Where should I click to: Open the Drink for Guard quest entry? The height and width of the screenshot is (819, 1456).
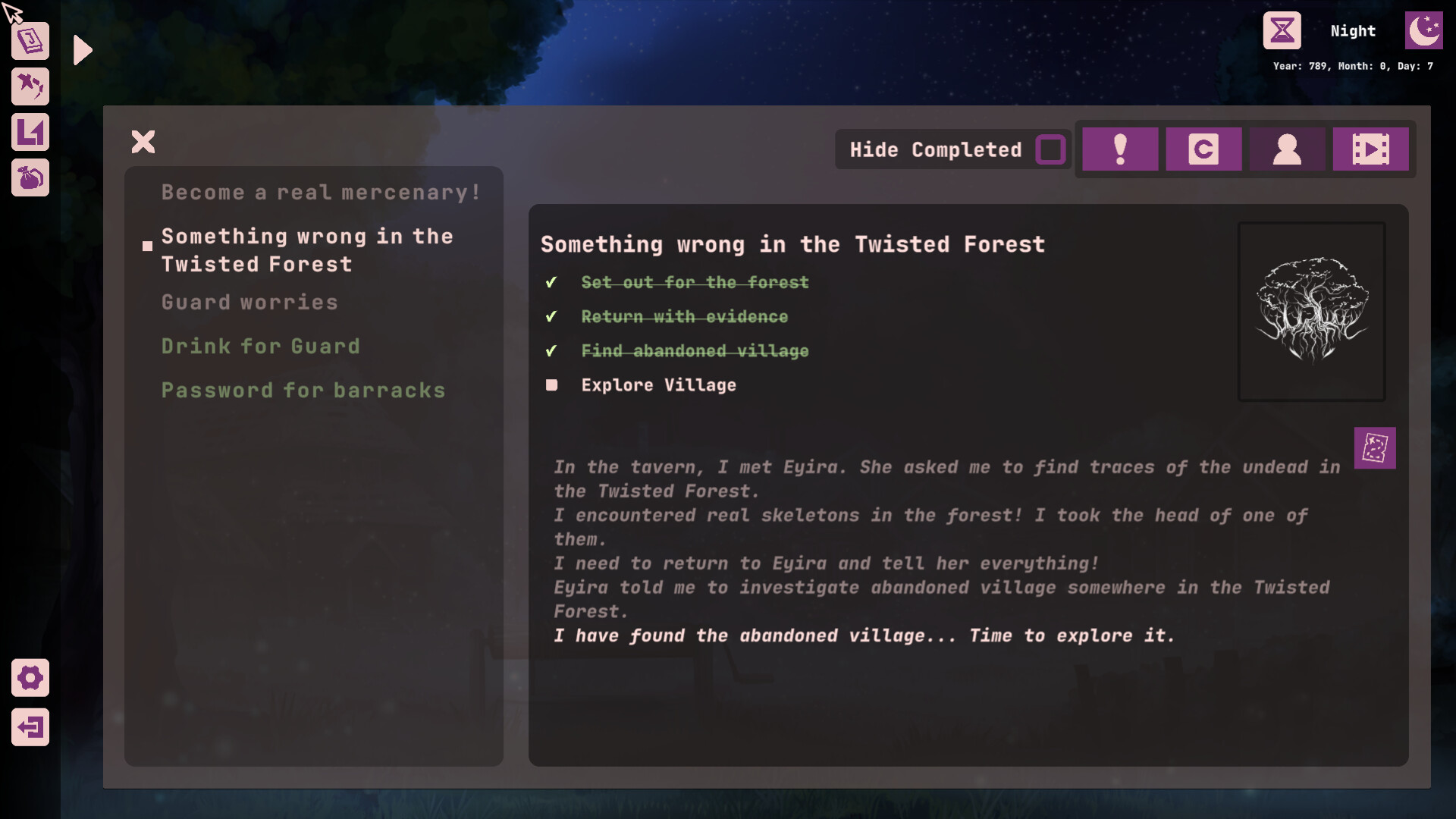point(261,346)
